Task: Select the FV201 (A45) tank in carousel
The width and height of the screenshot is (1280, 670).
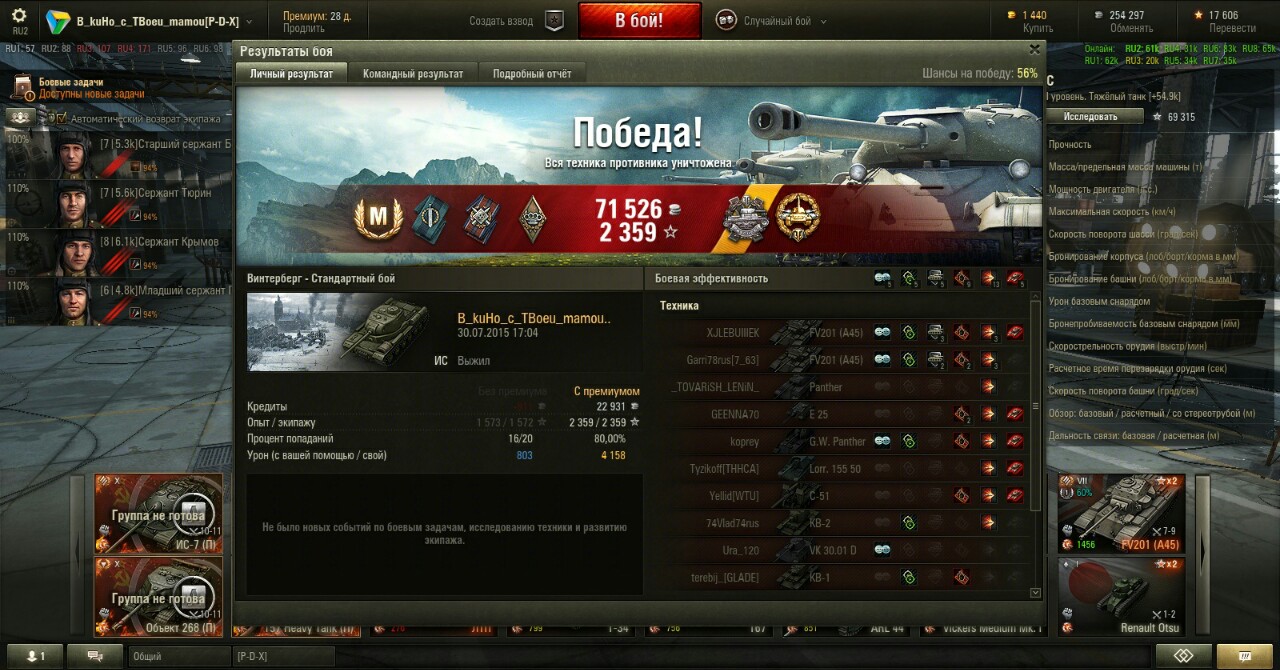Action: point(1121,512)
